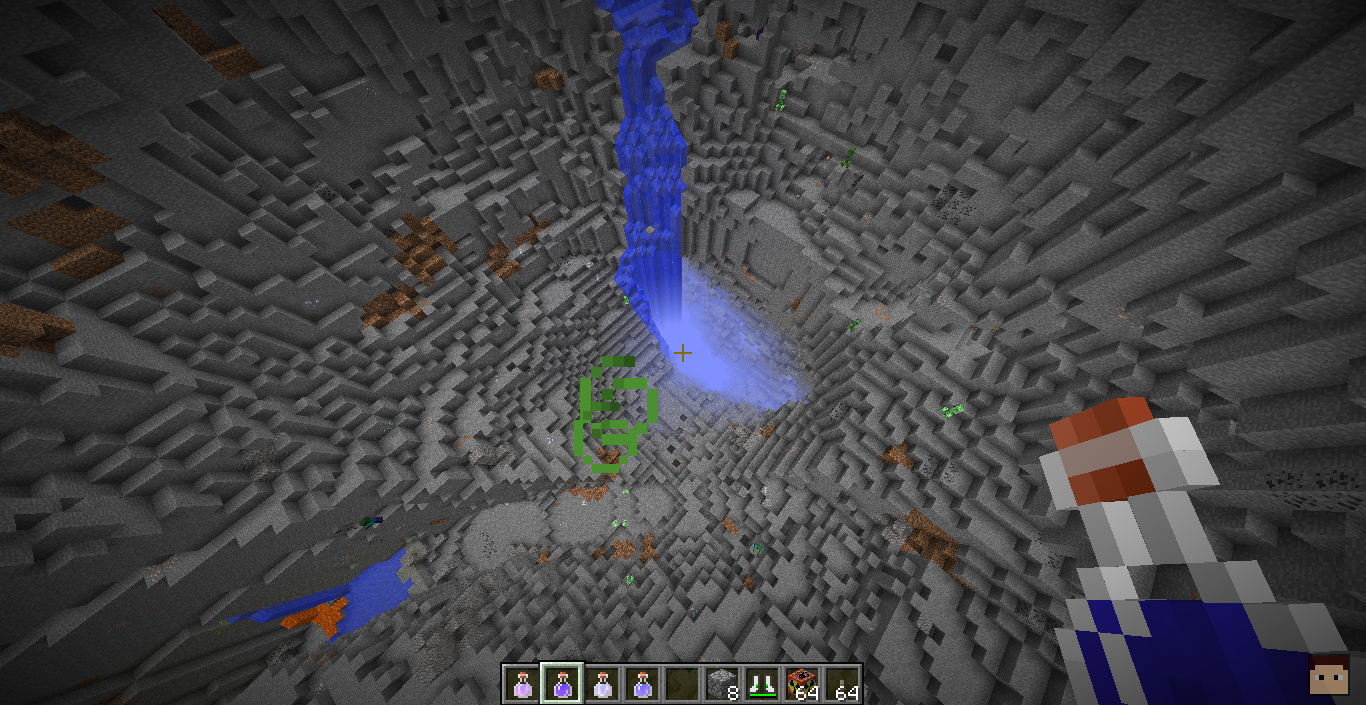Select the pink potion hotbar slot
This screenshot has width=1366, height=705.
(x=521, y=685)
